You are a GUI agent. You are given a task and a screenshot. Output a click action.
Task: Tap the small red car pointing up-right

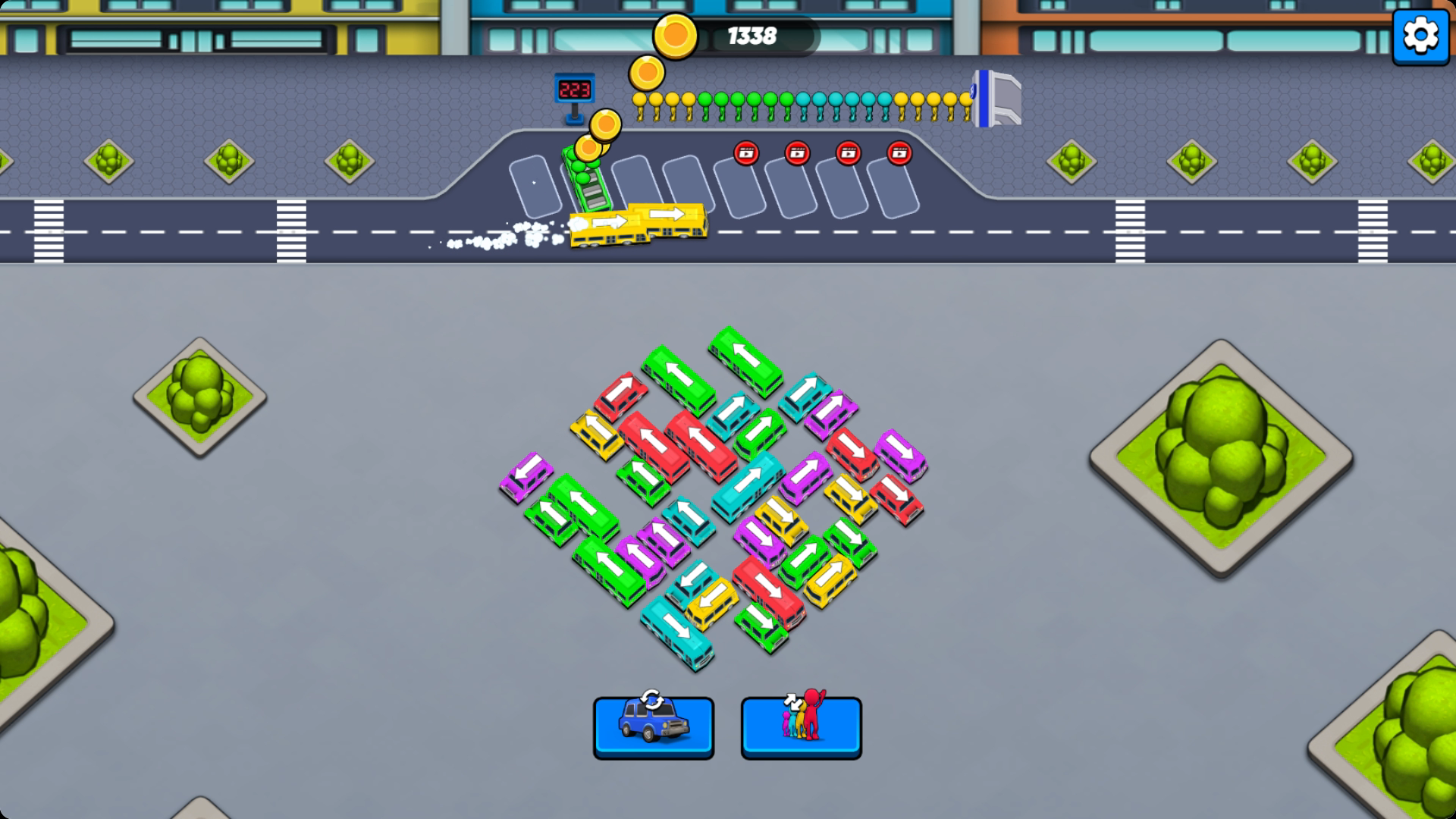(x=621, y=395)
